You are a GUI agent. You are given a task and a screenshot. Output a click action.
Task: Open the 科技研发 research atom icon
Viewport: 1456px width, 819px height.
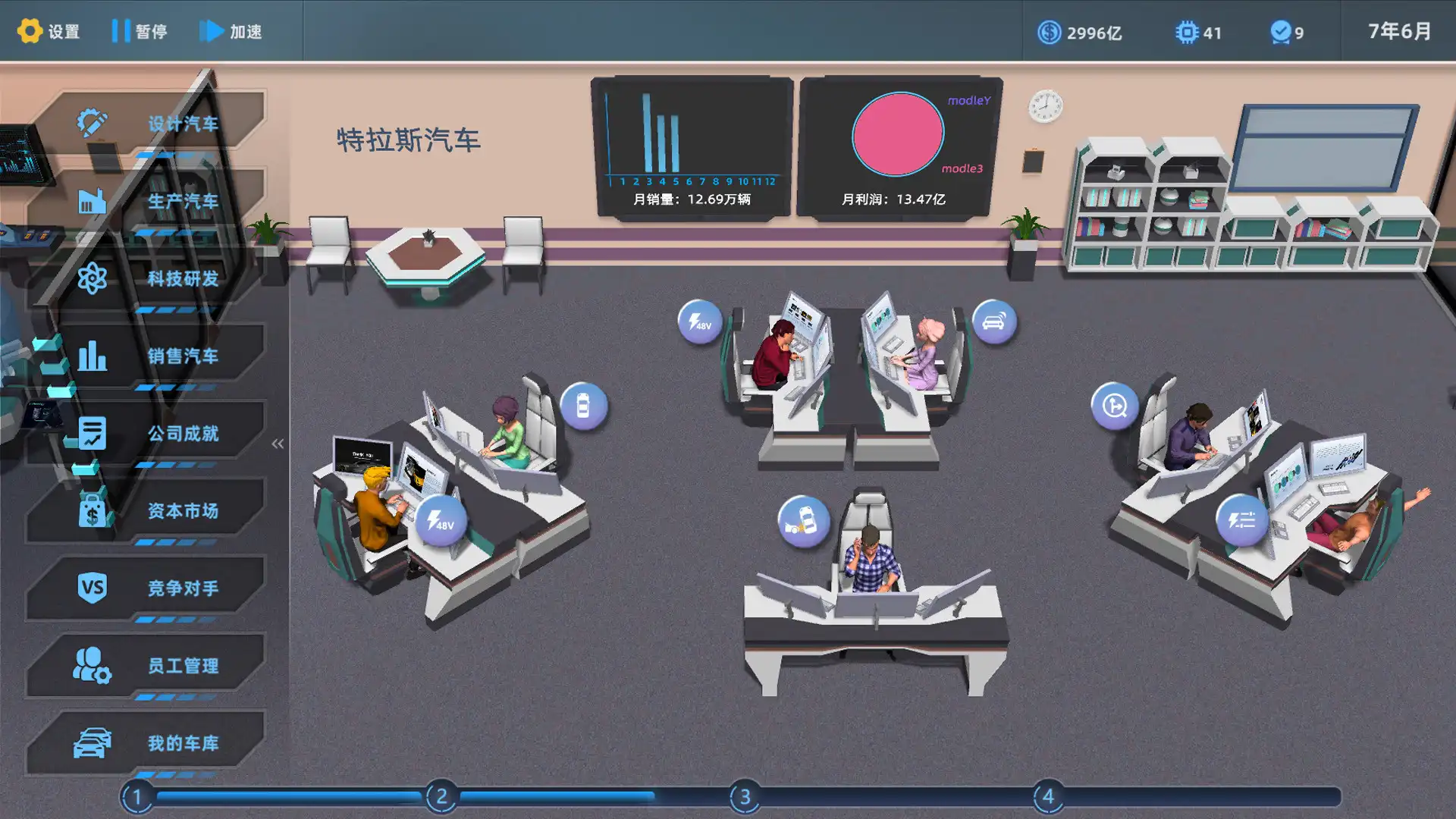pos(91,278)
